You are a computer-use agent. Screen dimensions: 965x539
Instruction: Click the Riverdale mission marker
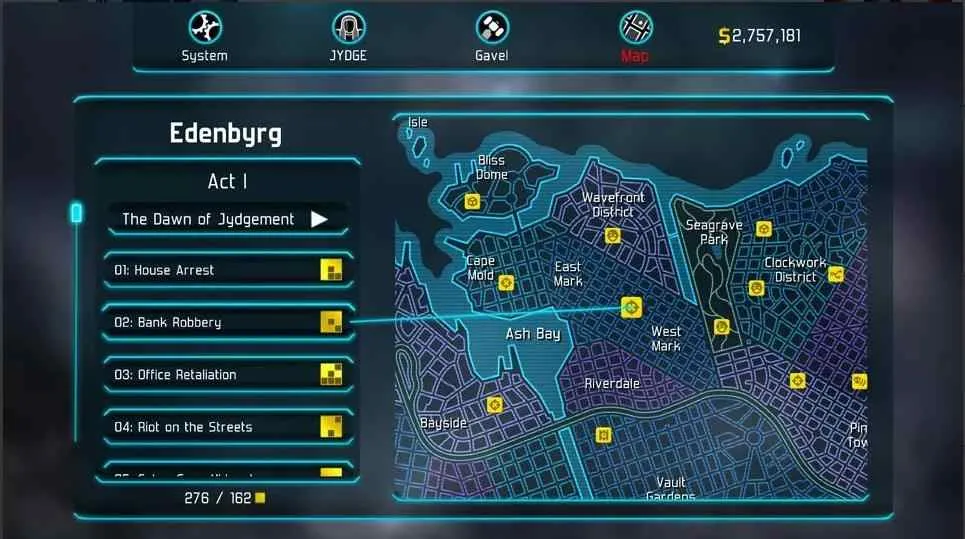tap(603, 434)
